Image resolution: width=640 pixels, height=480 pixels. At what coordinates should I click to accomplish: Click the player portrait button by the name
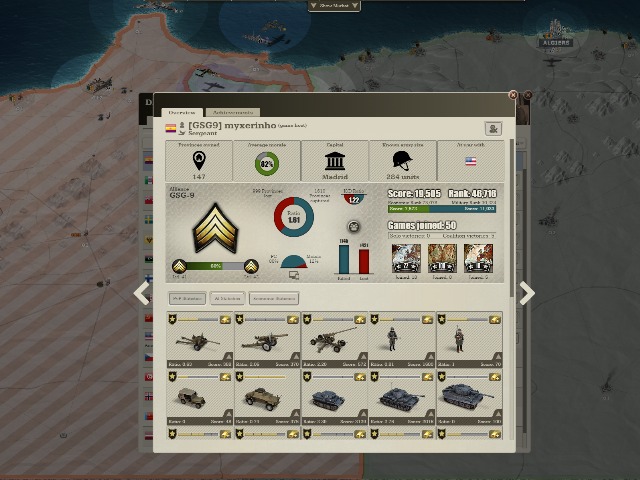pos(492,128)
